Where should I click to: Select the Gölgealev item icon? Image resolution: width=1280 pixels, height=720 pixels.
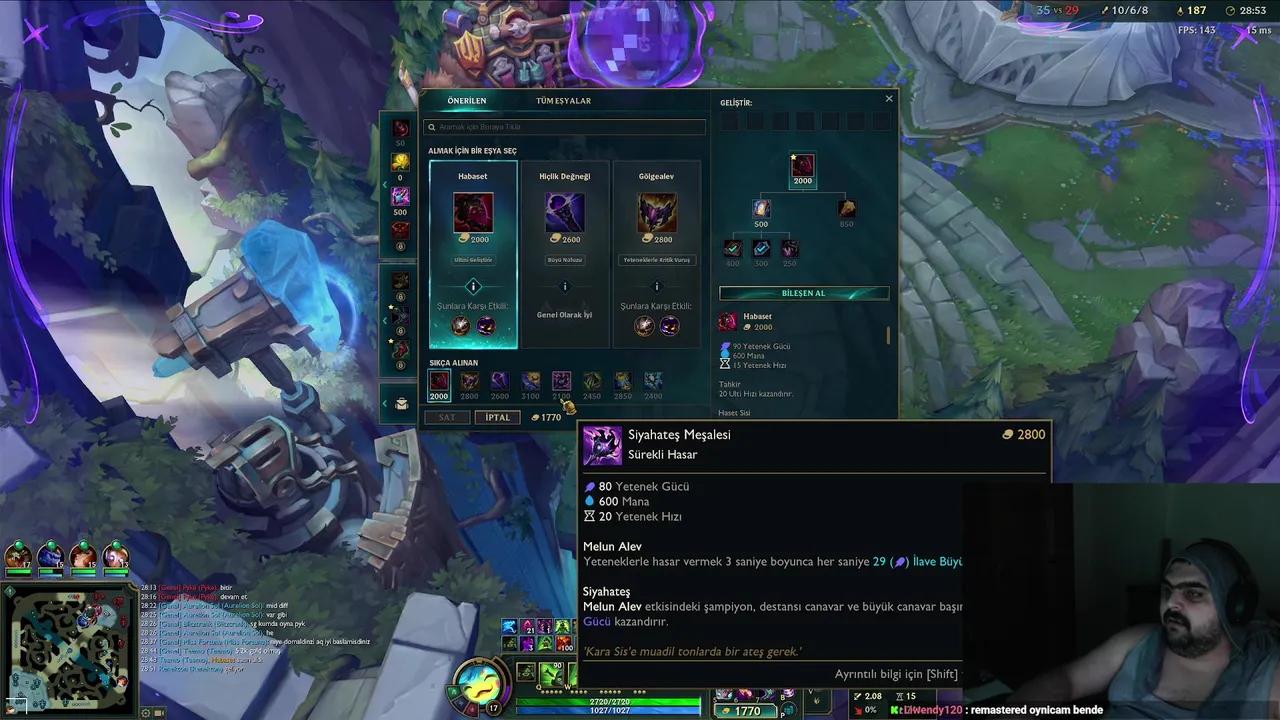(656, 210)
